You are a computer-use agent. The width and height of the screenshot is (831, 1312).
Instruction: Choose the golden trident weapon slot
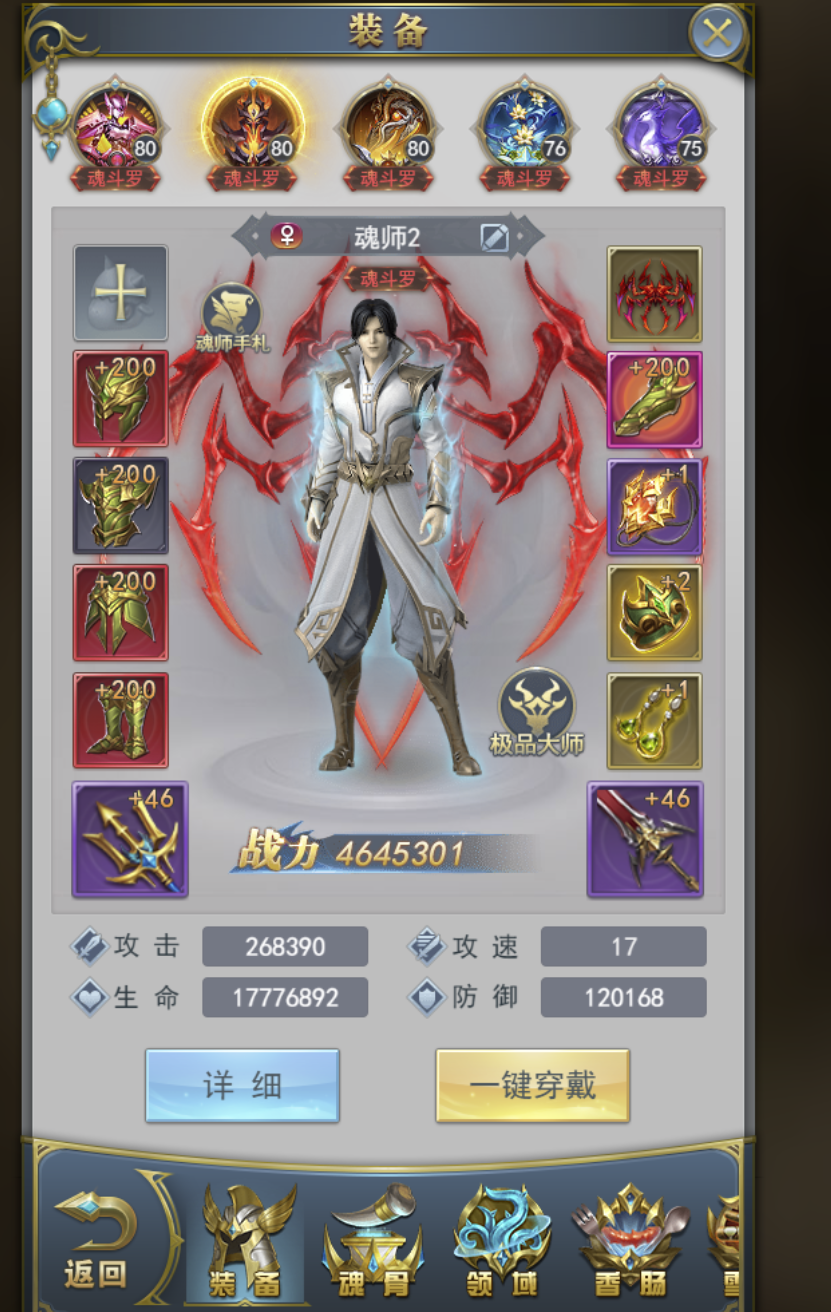click(130, 839)
